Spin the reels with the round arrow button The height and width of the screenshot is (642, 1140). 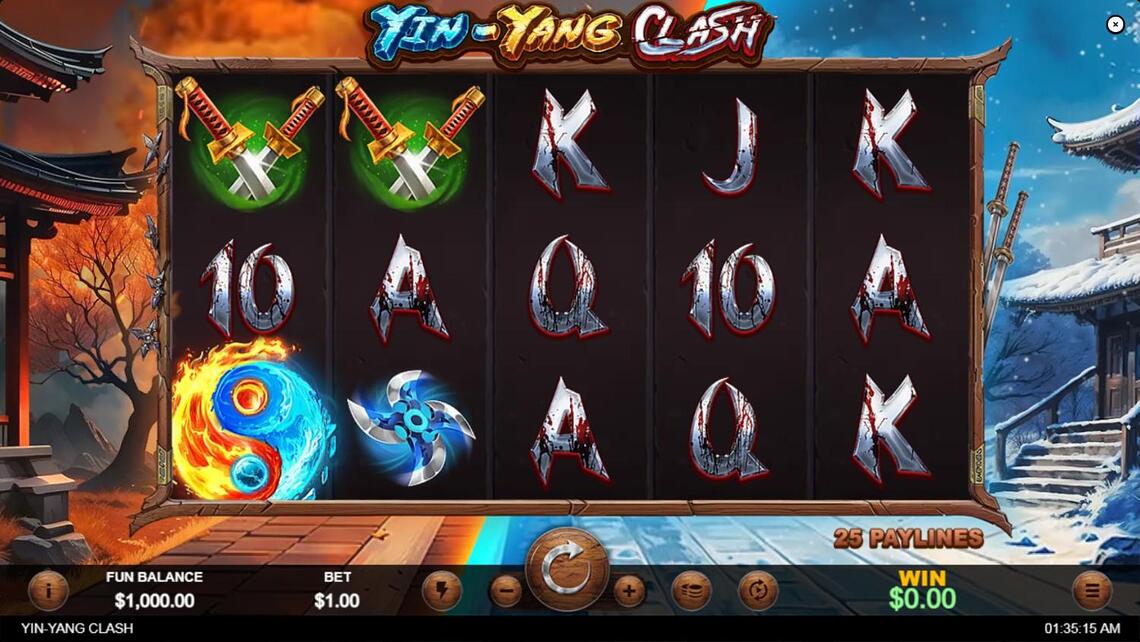point(567,569)
